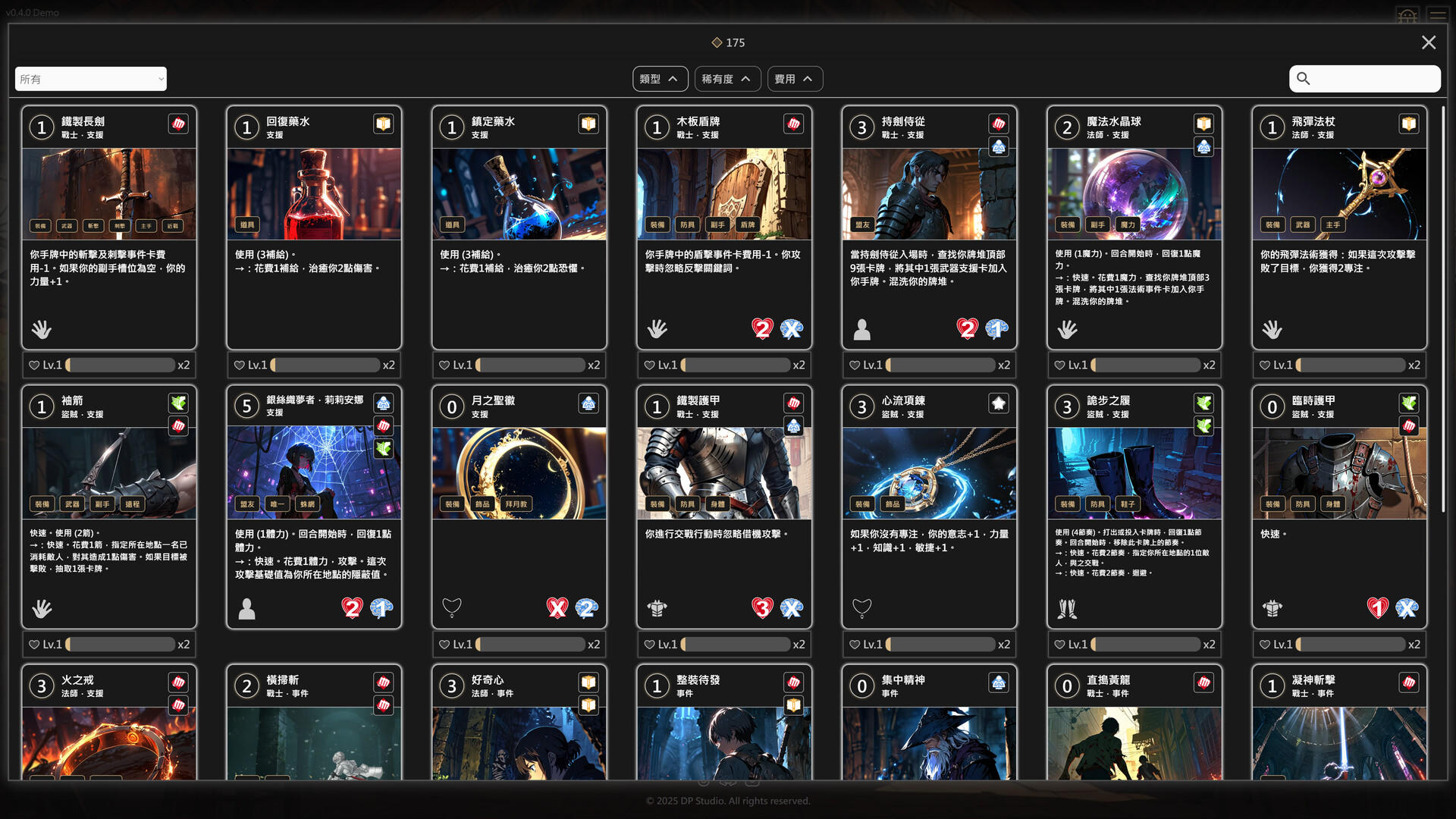Click the star class icon on 心流項鍊 card
Screen dimensions: 1456x819
tap(998, 403)
